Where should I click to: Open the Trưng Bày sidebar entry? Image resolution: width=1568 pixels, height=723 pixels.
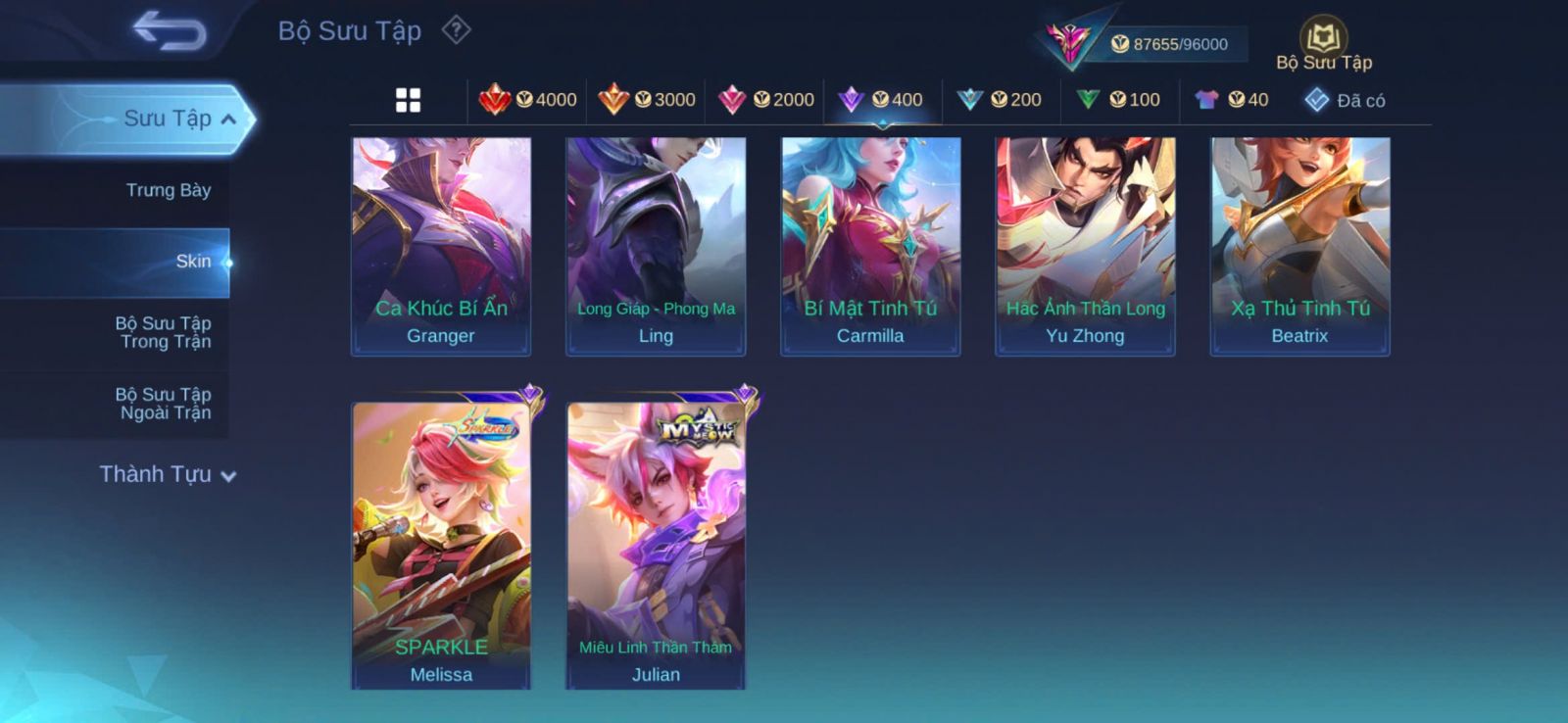[168, 190]
